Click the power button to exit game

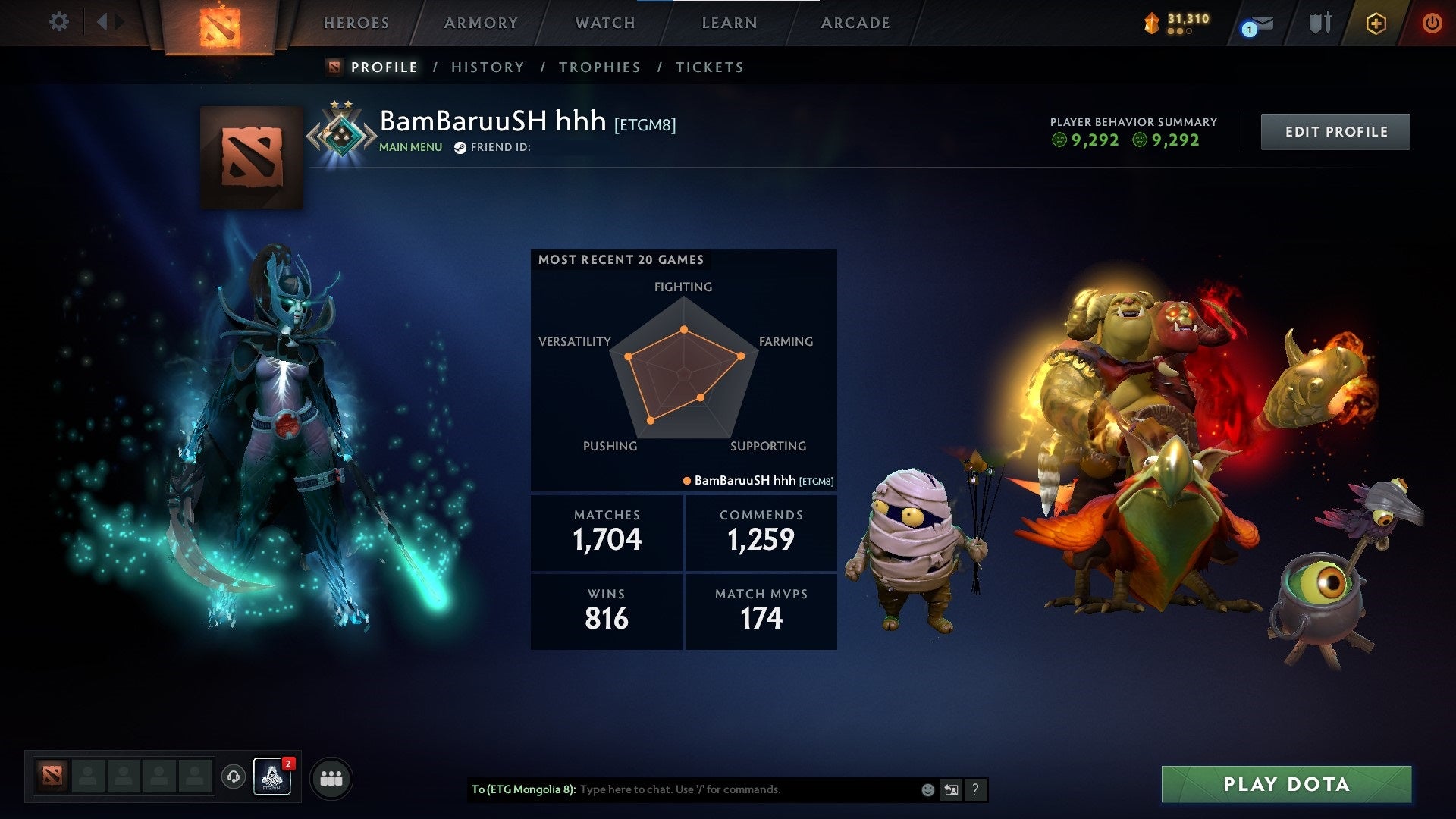[1432, 23]
